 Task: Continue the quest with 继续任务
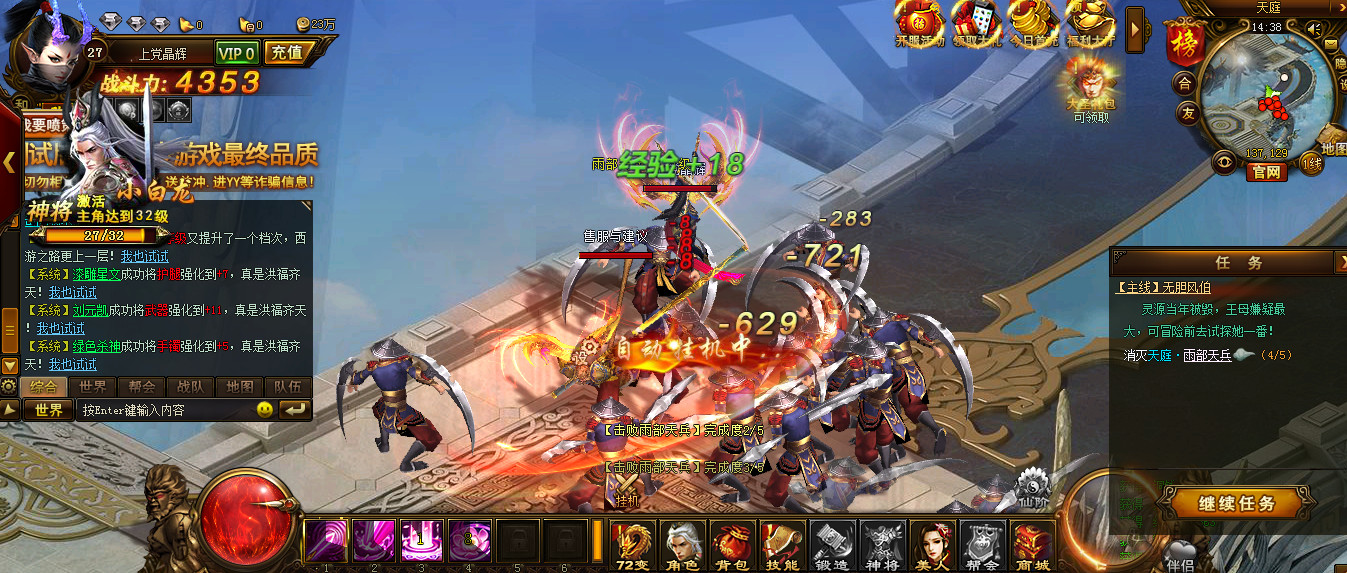tap(1222, 503)
